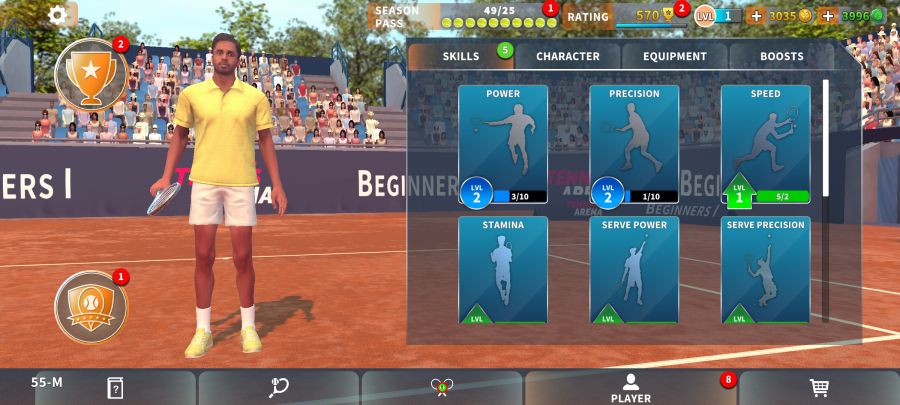Select the Serve Precision skill card
This screenshot has height=405, width=900.
pos(765,270)
